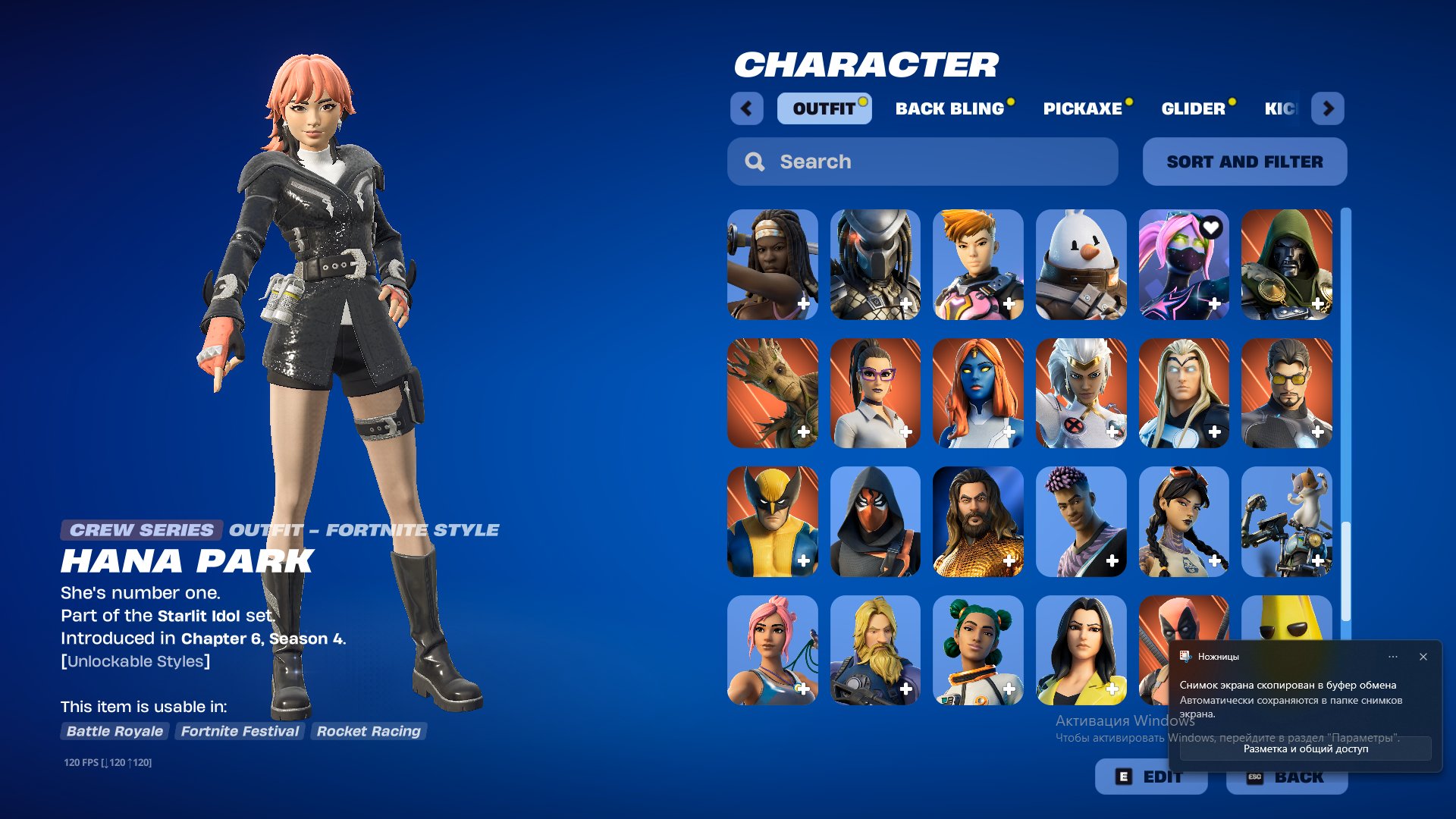
Task: Choose the Aquaman outfit
Action: pos(977,522)
